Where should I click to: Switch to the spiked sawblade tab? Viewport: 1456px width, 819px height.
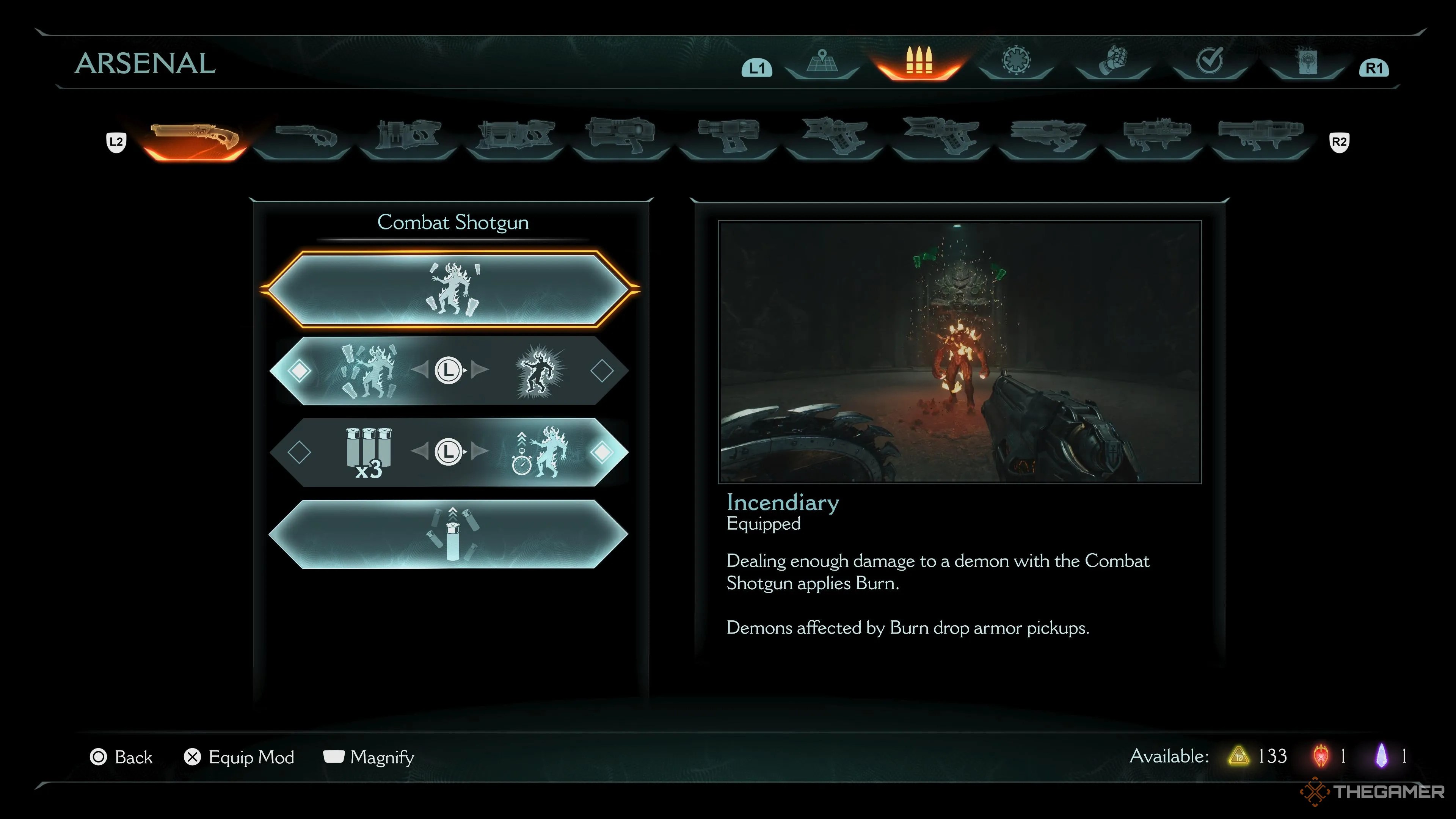pos(1016,61)
